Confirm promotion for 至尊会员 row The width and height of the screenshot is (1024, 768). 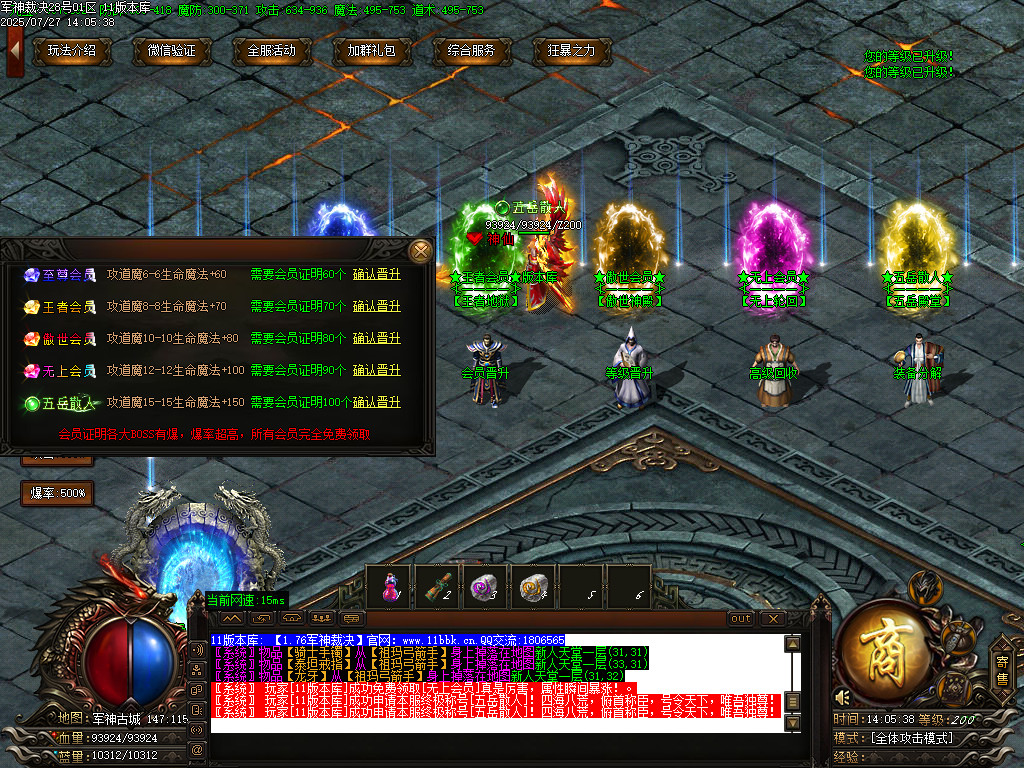click(376, 275)
